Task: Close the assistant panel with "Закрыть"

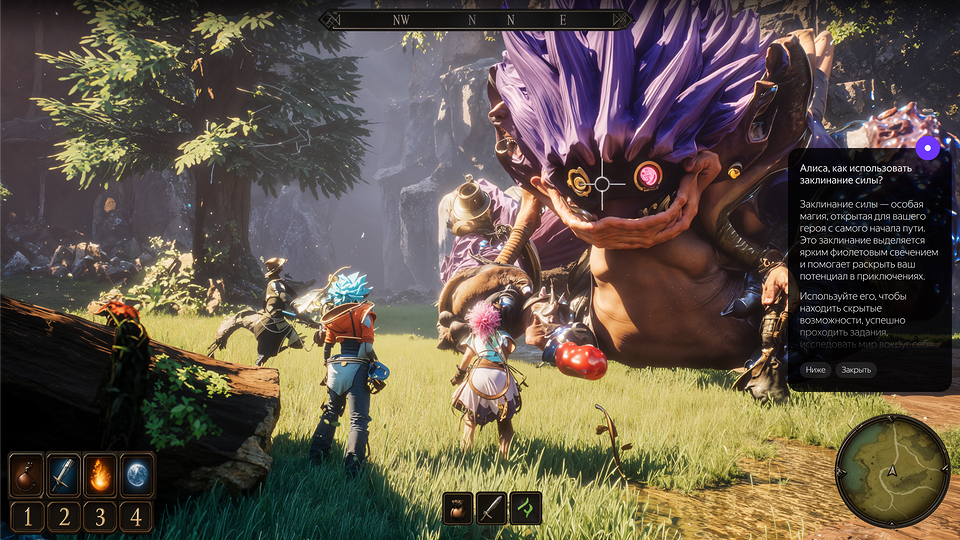Action: coord(856,370)
